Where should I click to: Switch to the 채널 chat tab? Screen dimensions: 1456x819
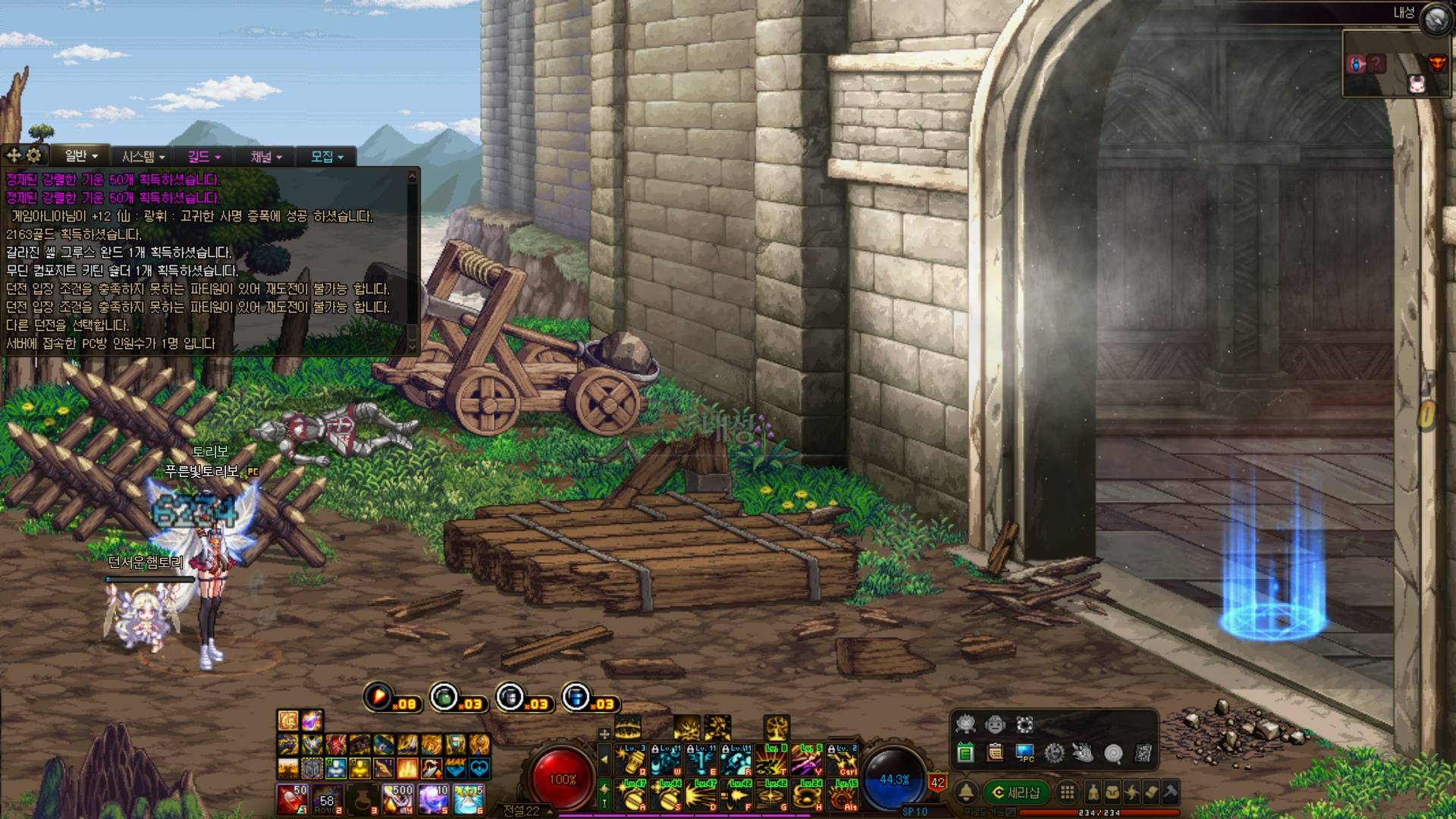[x=265, y=156]
